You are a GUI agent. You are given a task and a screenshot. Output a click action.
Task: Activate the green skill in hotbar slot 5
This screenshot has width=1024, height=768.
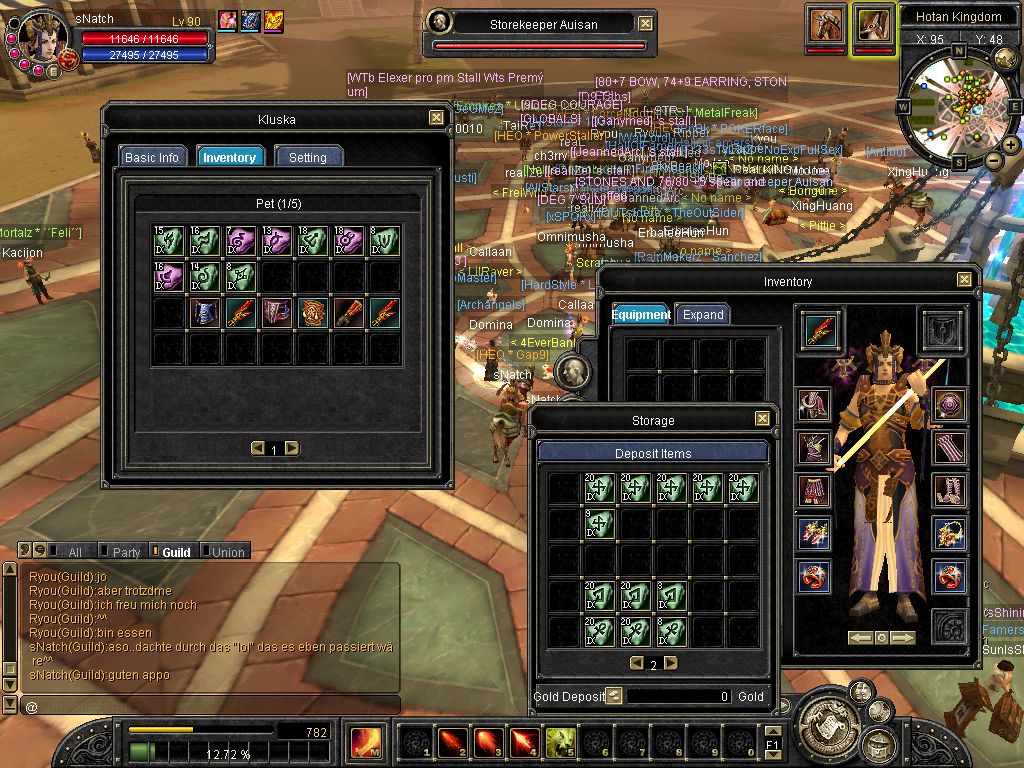pos(558,742)
